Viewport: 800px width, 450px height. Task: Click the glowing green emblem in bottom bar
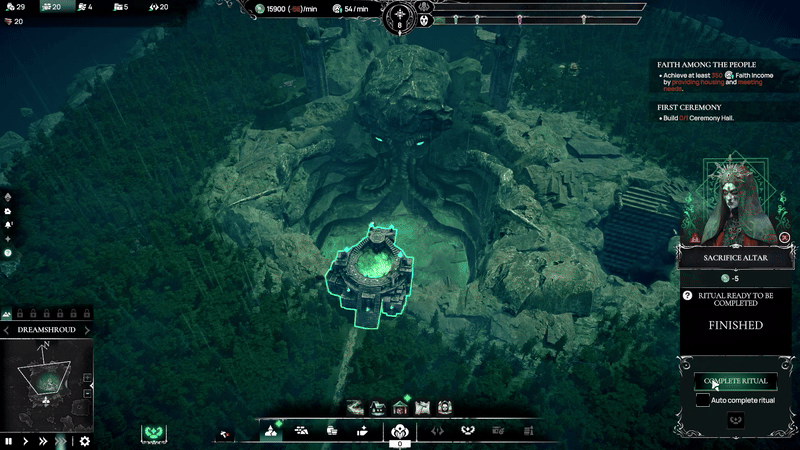click(153, 432)
